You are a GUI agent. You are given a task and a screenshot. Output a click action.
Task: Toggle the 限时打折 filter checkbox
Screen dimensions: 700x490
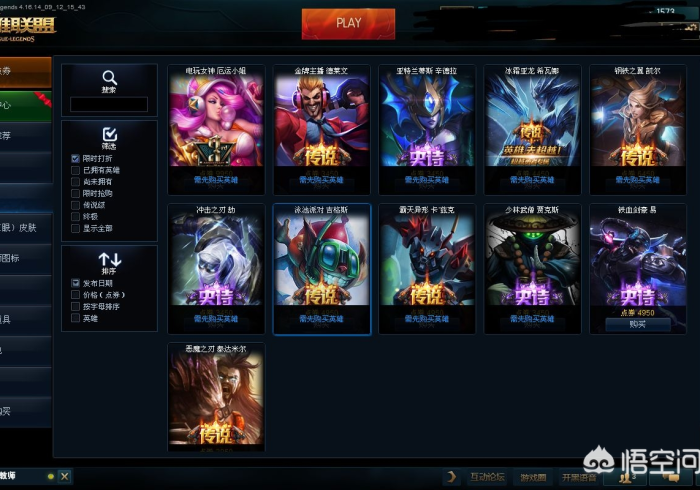tap(76, 159)
